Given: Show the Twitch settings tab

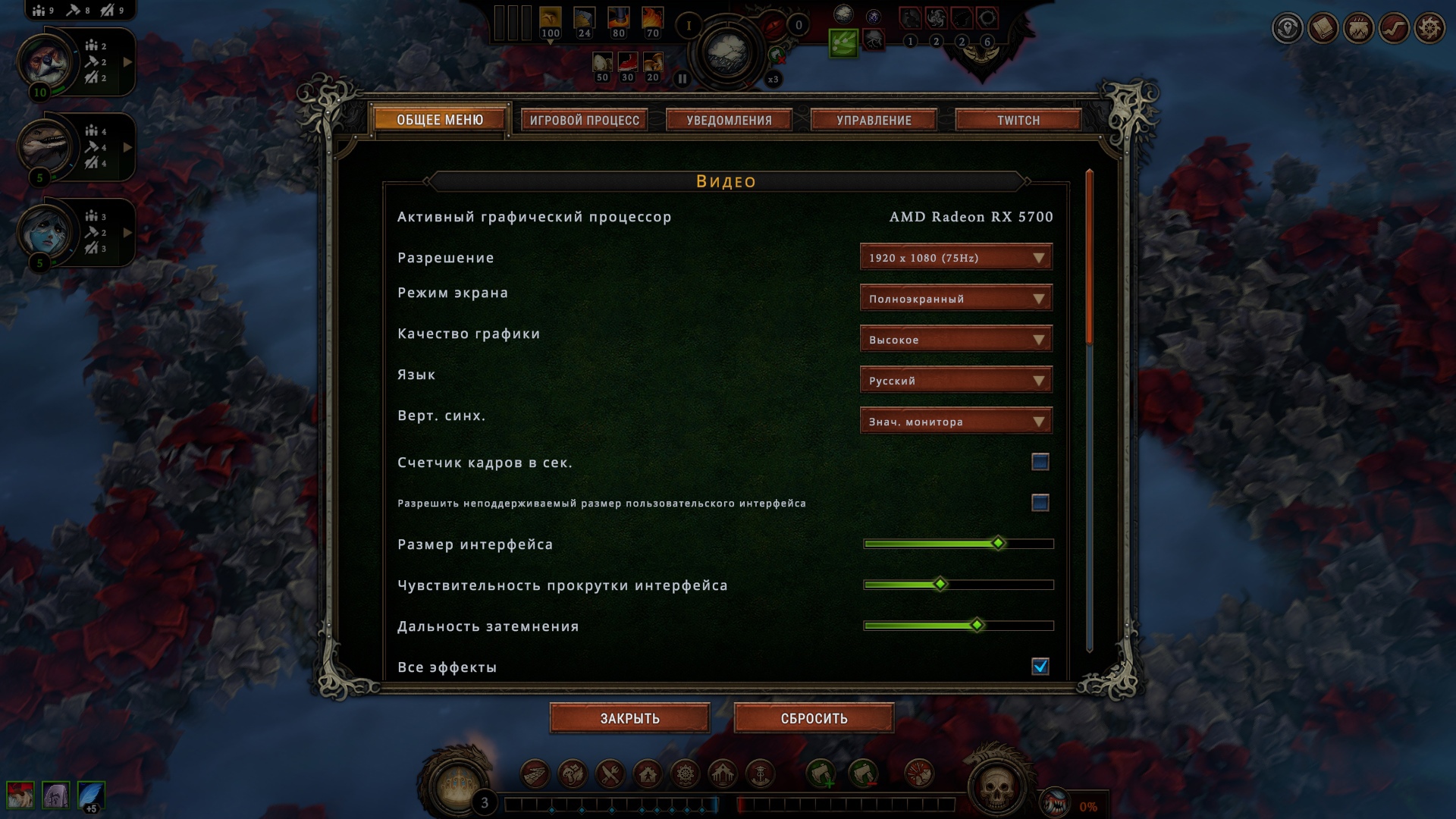Looking at the screenshot, I should pos(1018,120).
